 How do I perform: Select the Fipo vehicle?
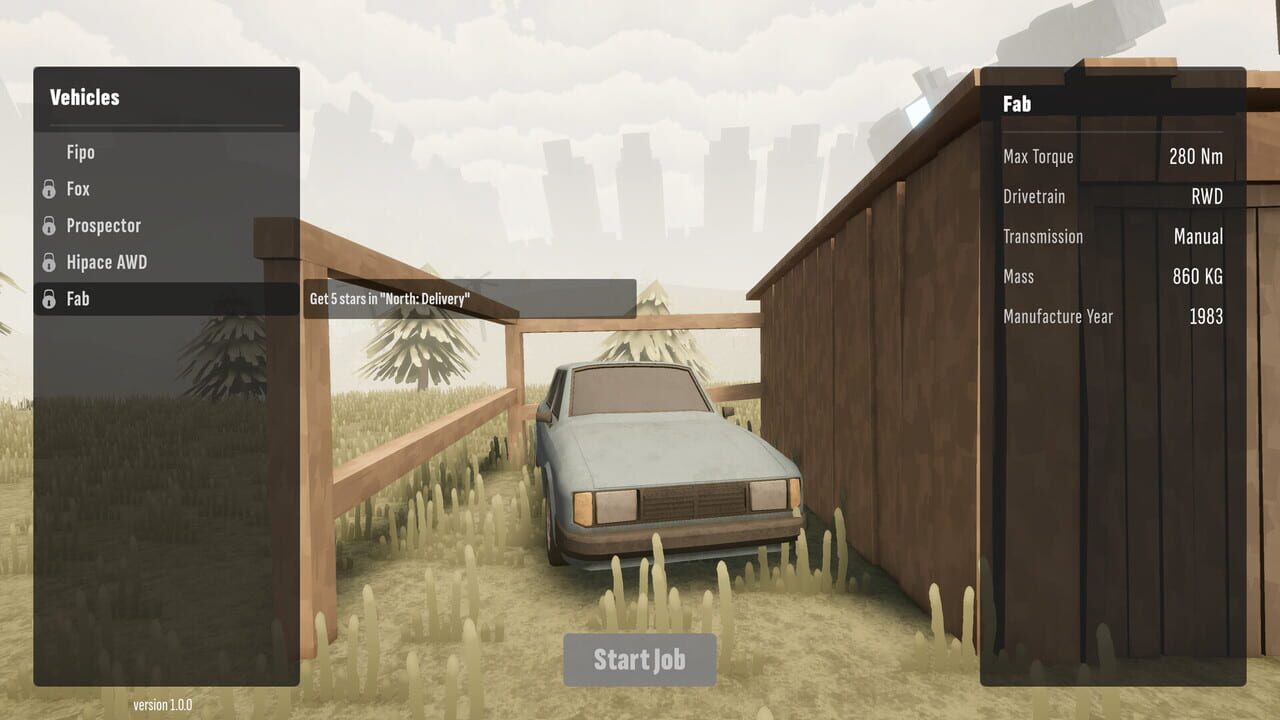(80, 152)
